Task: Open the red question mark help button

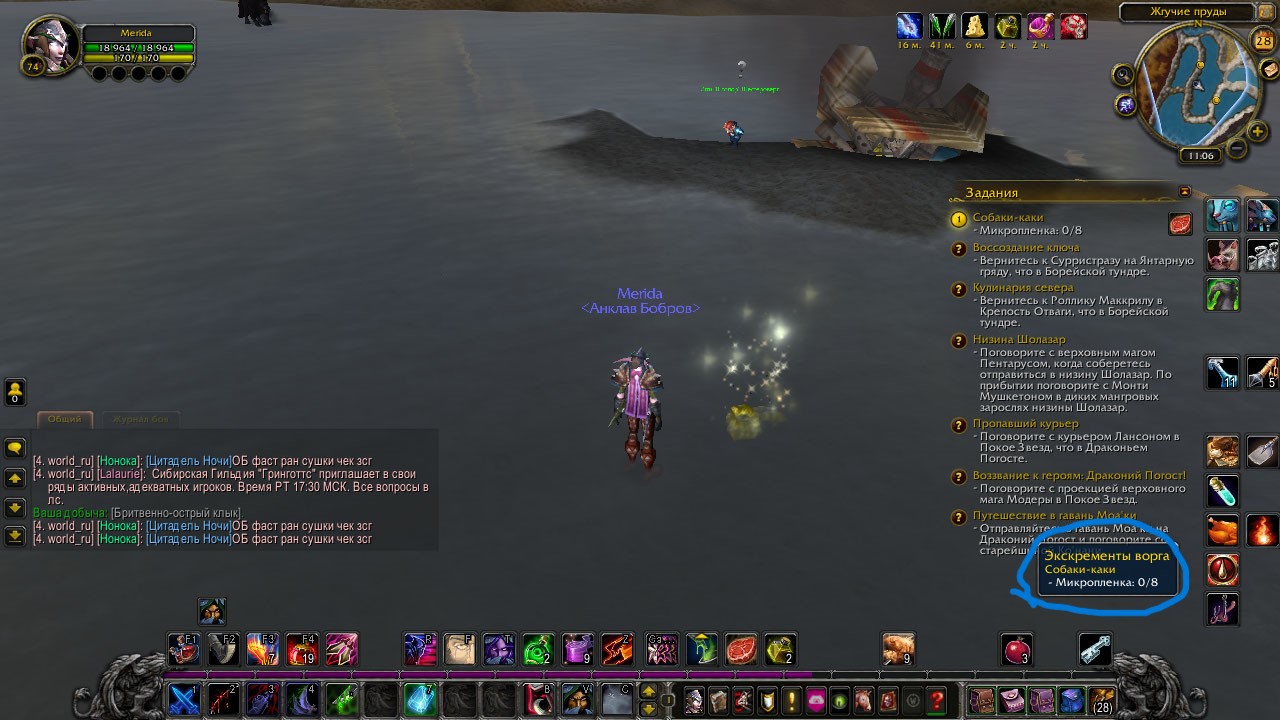Action: coord(936,700)
